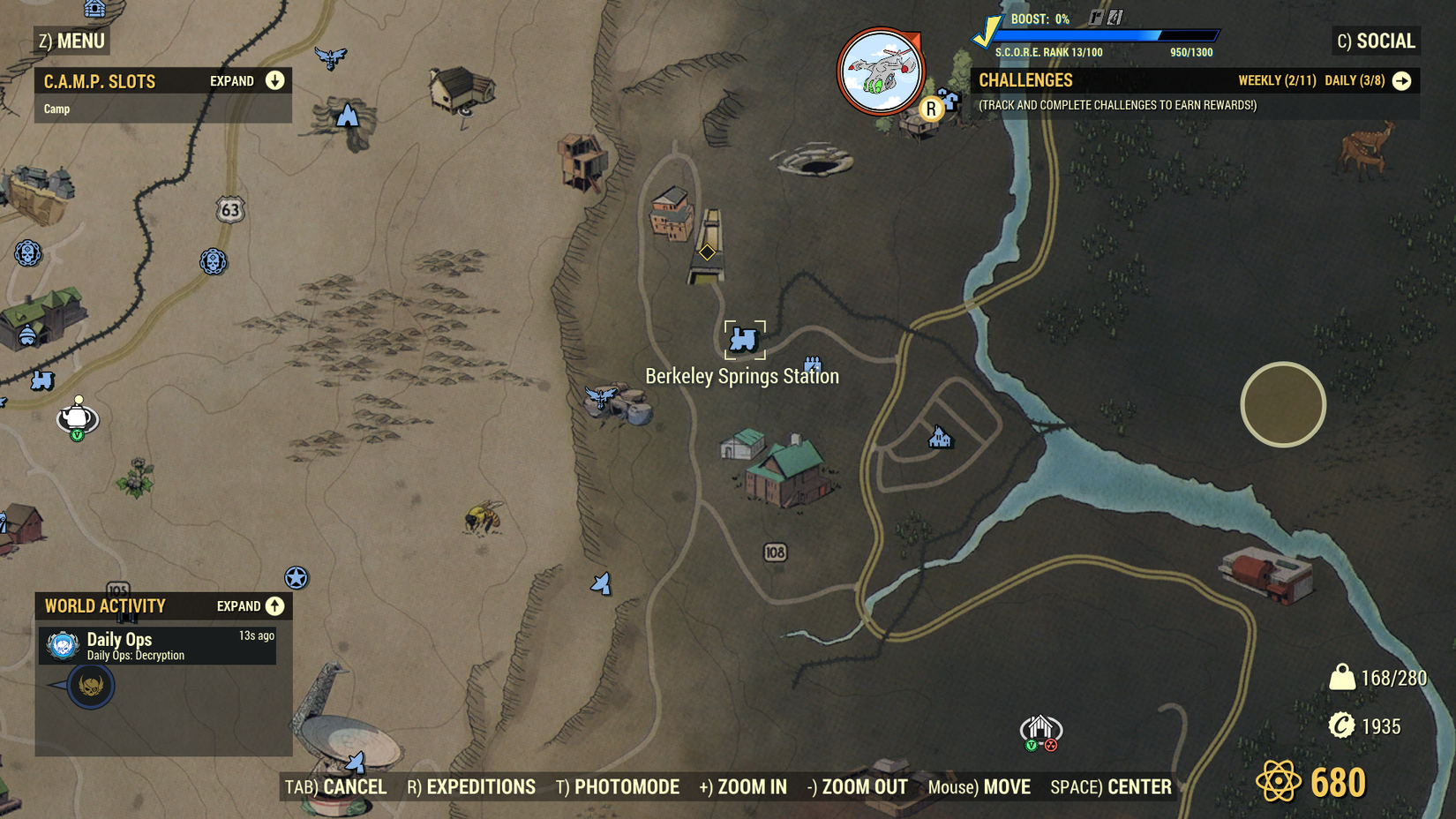Collapse the WORLD ACTIVITY panel
Image resolution: width=1456 pixels, height=819 pixels.
click(274, 606)
